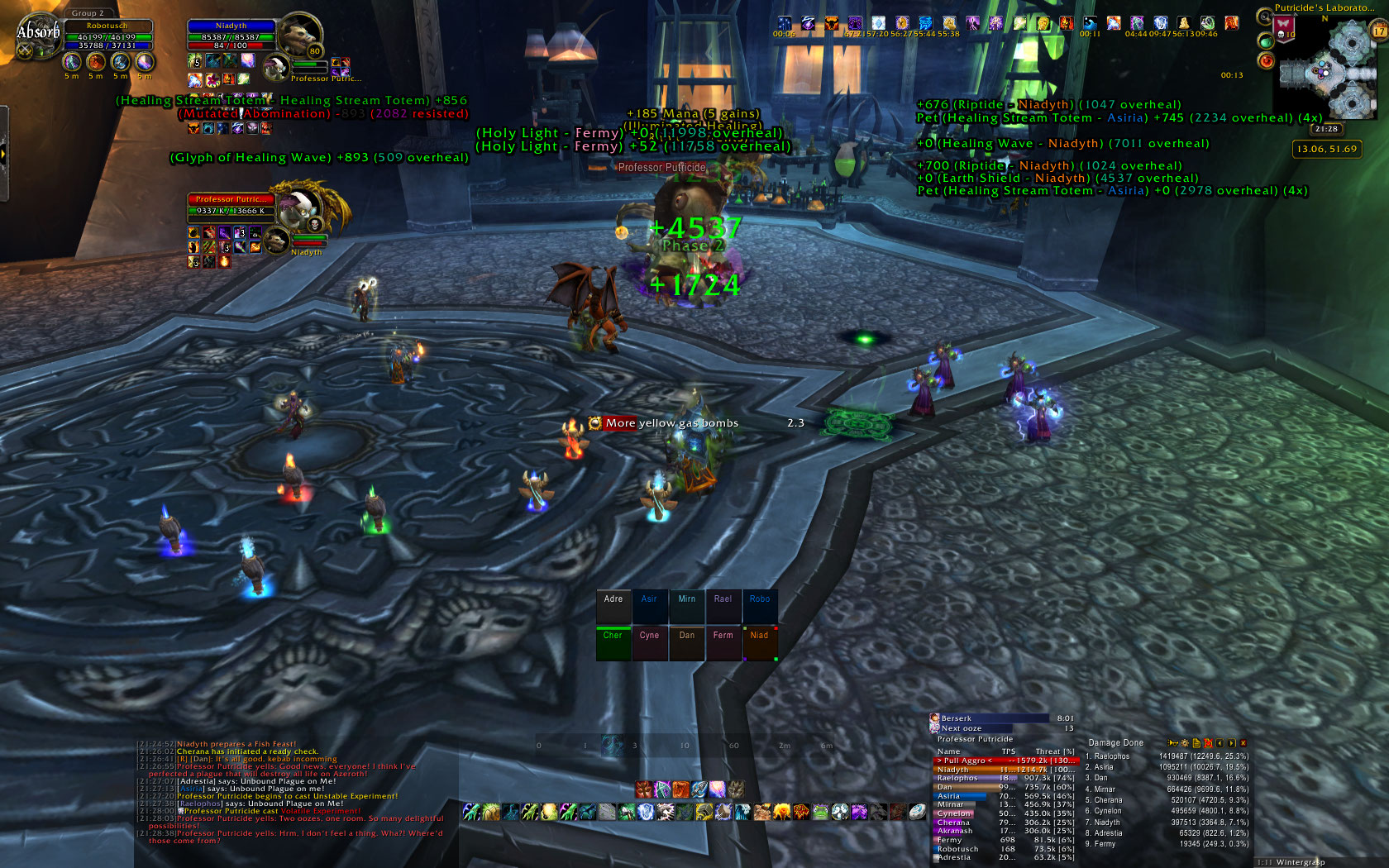Image resolution: width=1389 pixels, height=868 pixels.
Task: Target Asir in the raid grid
Action: tap(649, 607)
